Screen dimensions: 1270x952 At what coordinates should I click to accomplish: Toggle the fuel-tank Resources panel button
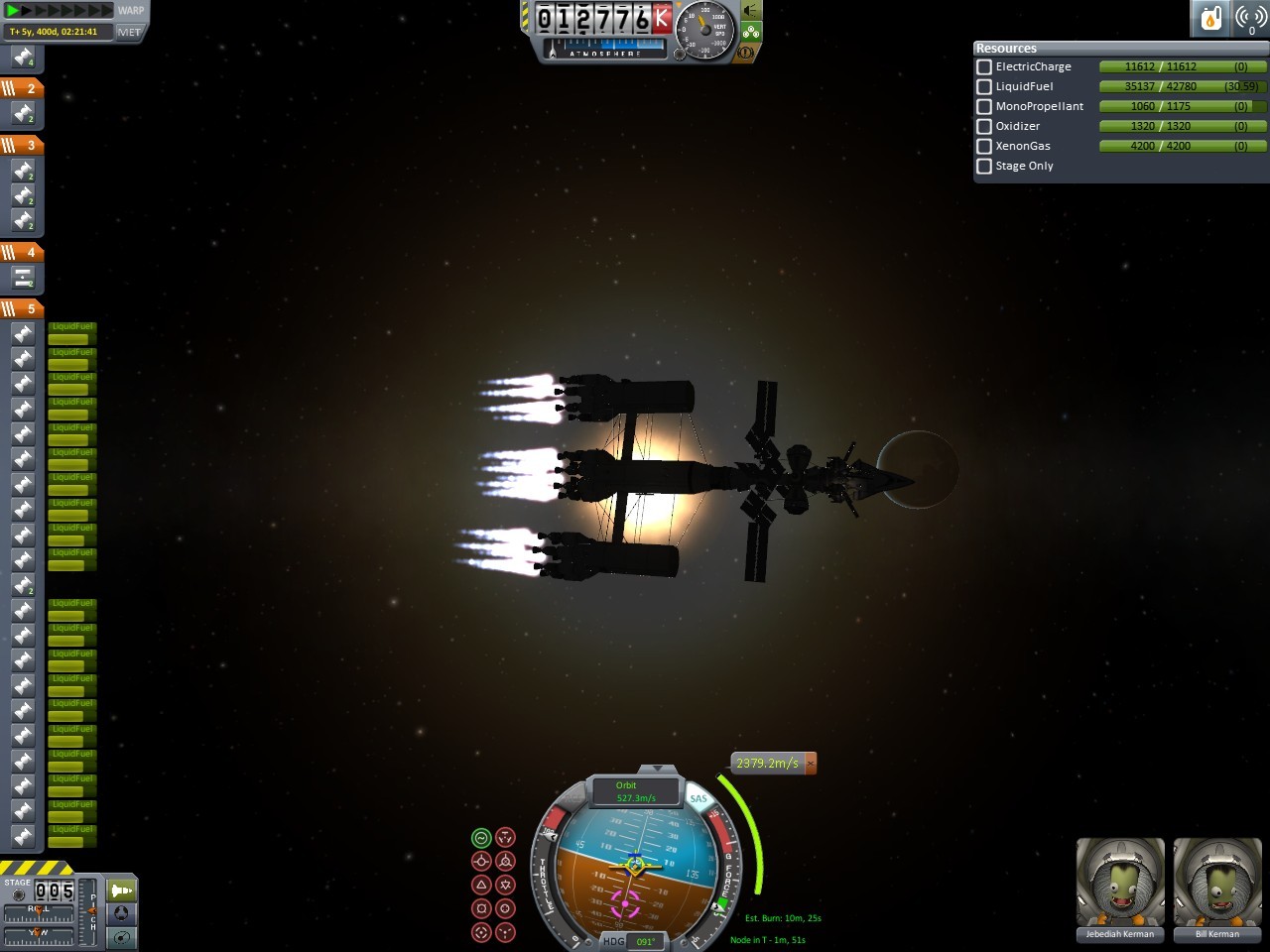tap(1211, 18)
